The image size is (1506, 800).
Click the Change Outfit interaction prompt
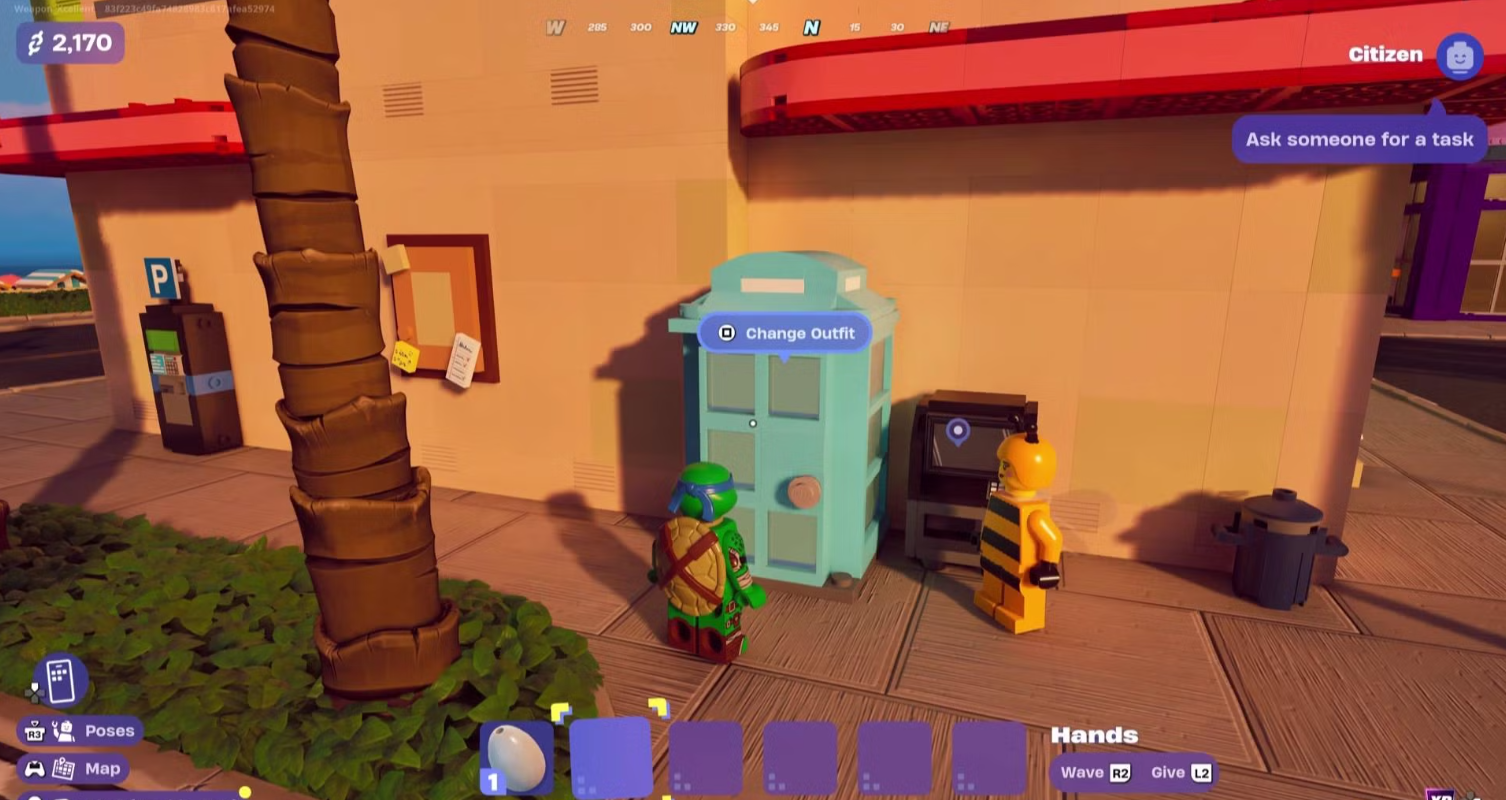[x=786, y=333]
